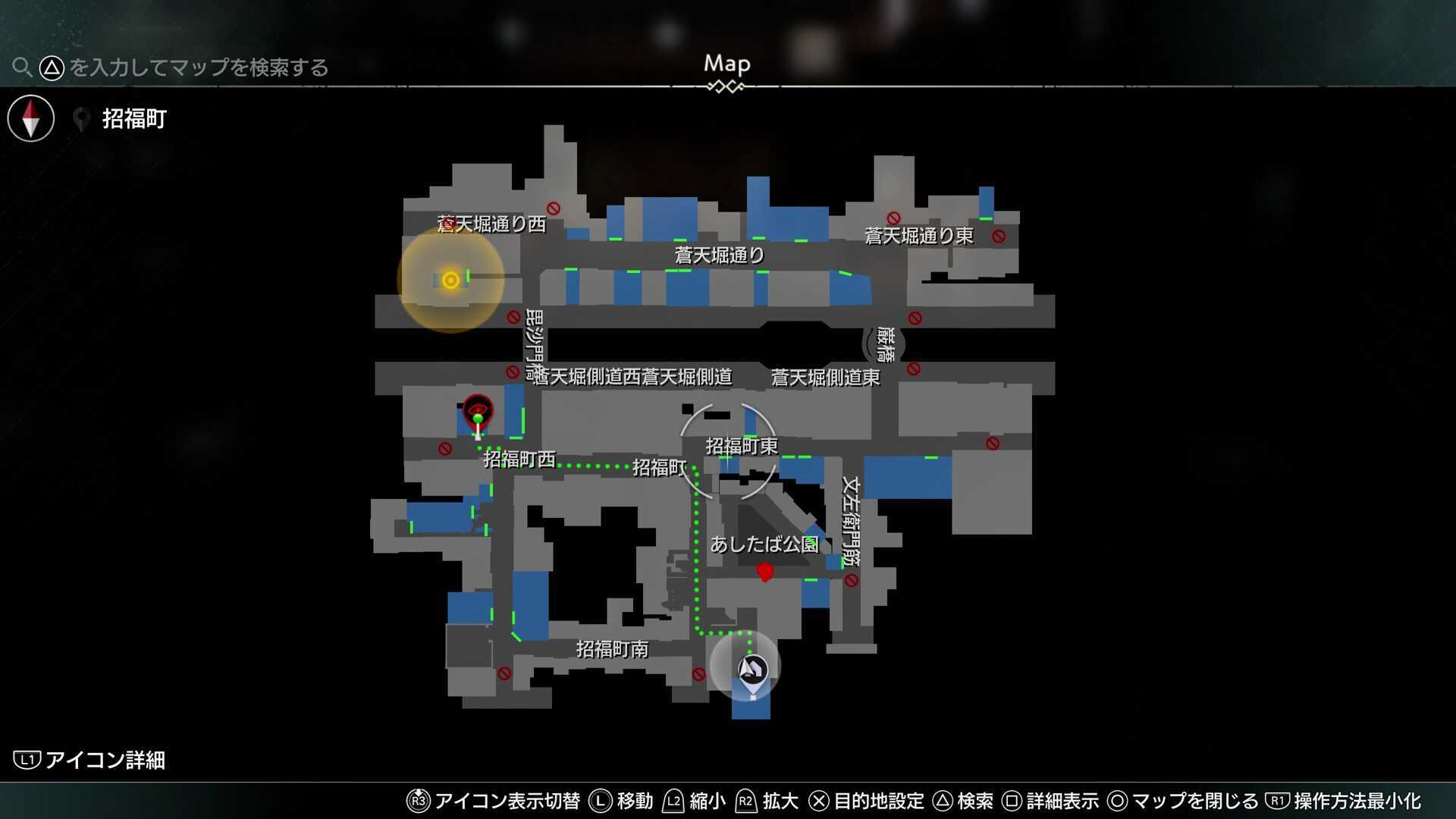
Task: Click the glowing yellow objective marker
Action: coord(449,280)
